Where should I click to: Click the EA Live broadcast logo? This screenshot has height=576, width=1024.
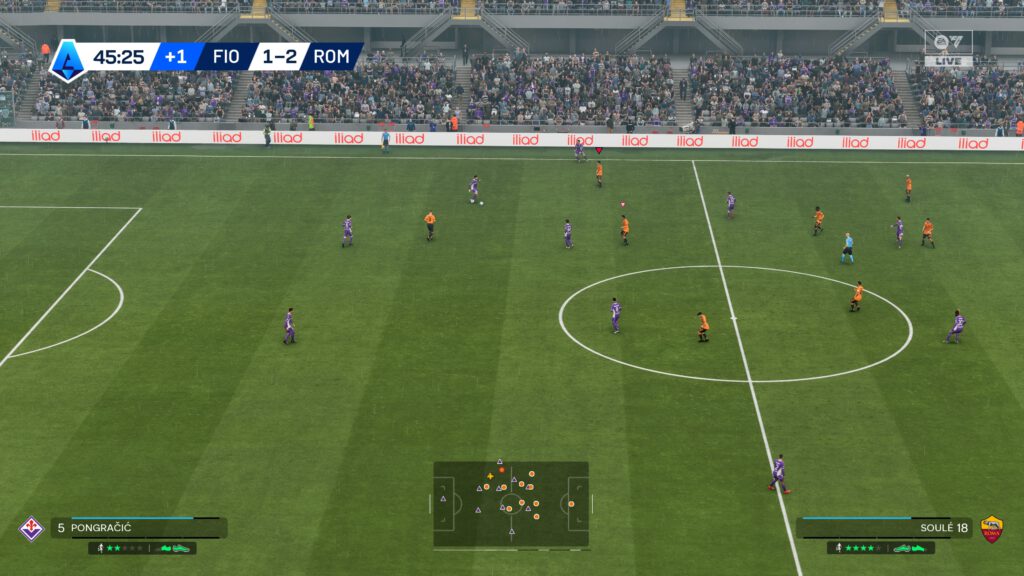[947, 47]
